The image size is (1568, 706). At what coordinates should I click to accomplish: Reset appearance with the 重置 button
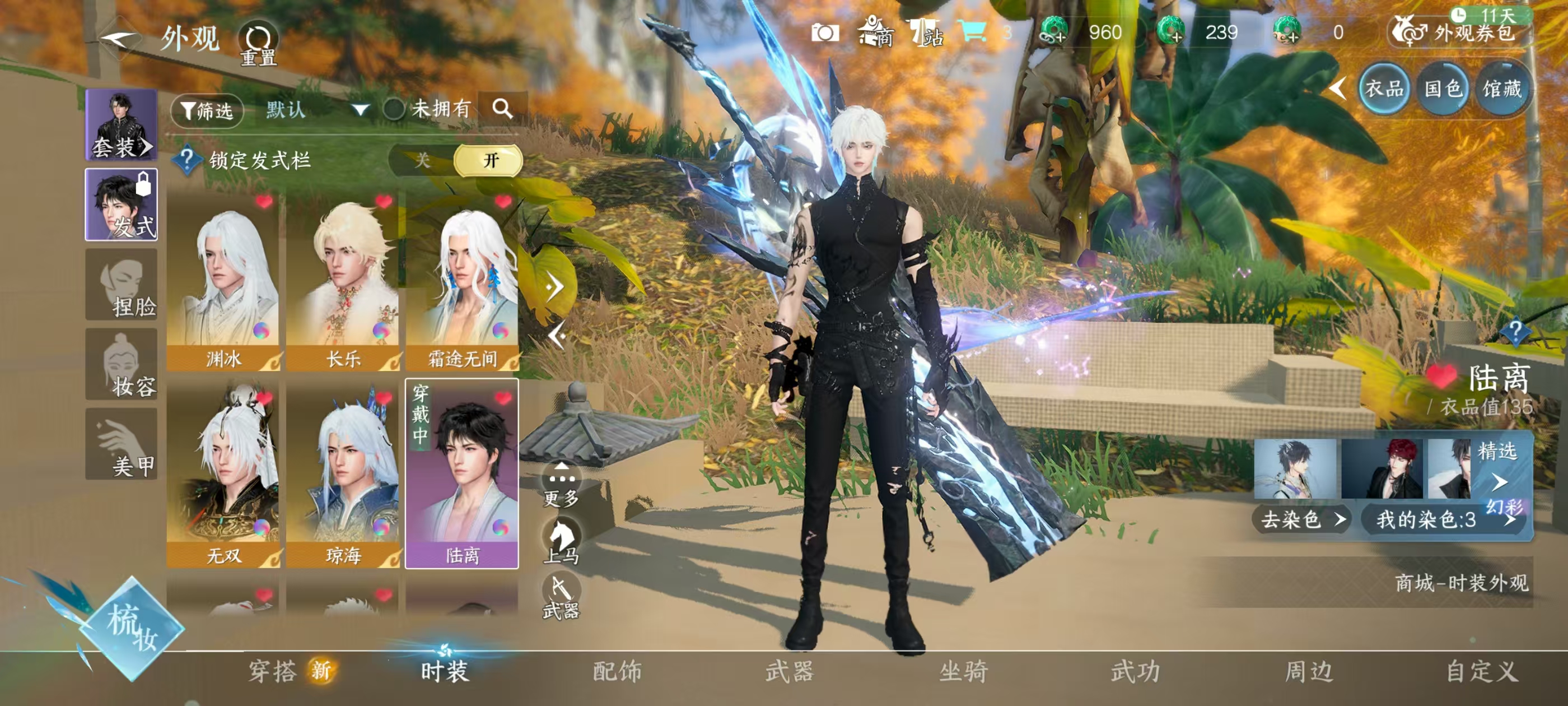click(258, 43)
